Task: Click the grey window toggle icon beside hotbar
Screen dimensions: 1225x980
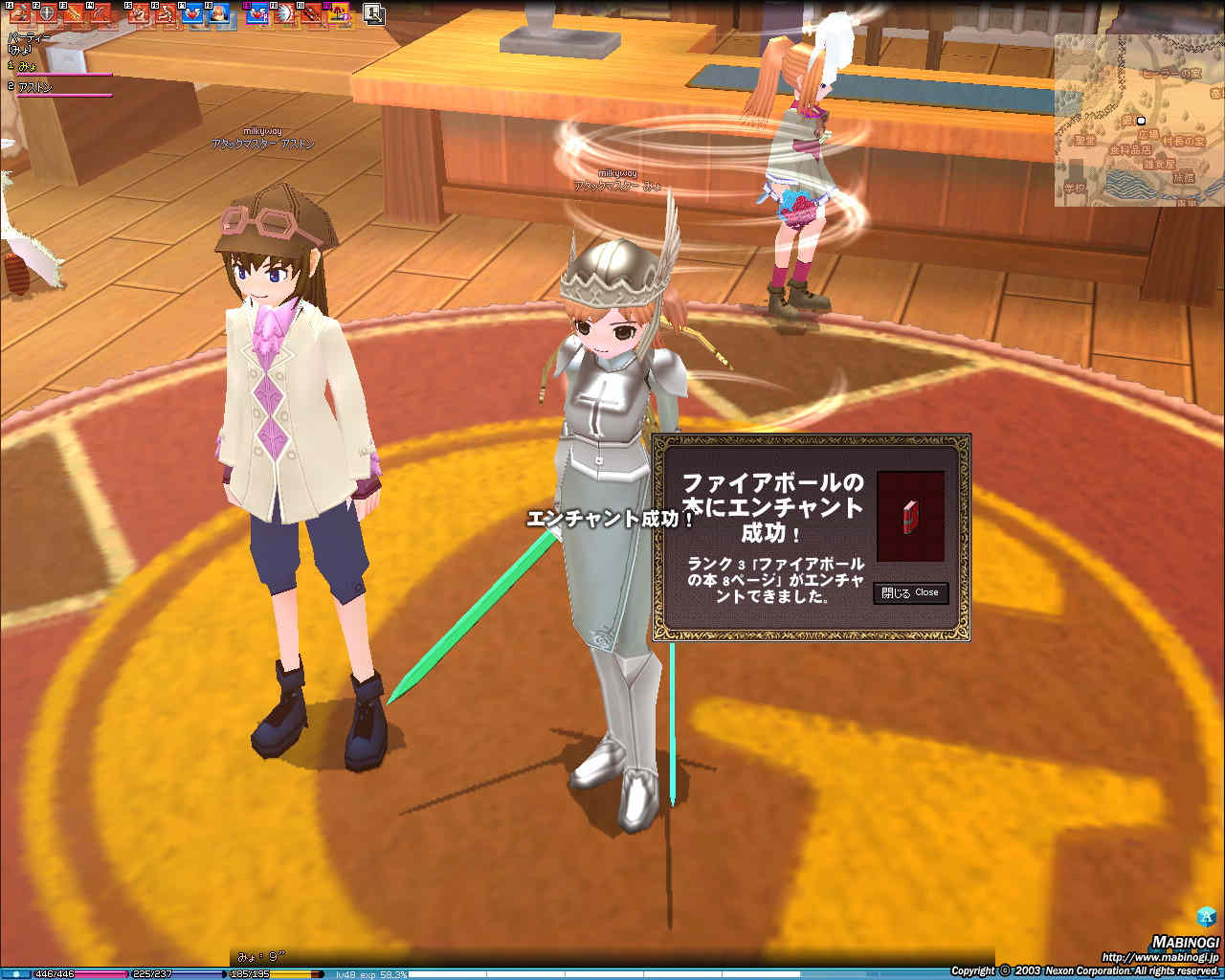Action: tap(373, 13)
